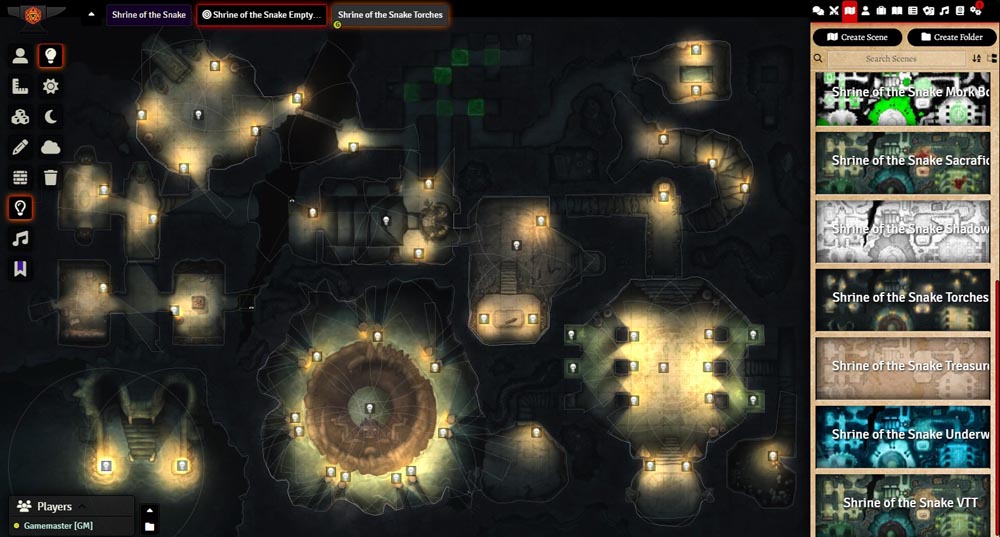Screen dimensions: 1000x537
Task: Open the Items suitcase tab
Action: 882,10
